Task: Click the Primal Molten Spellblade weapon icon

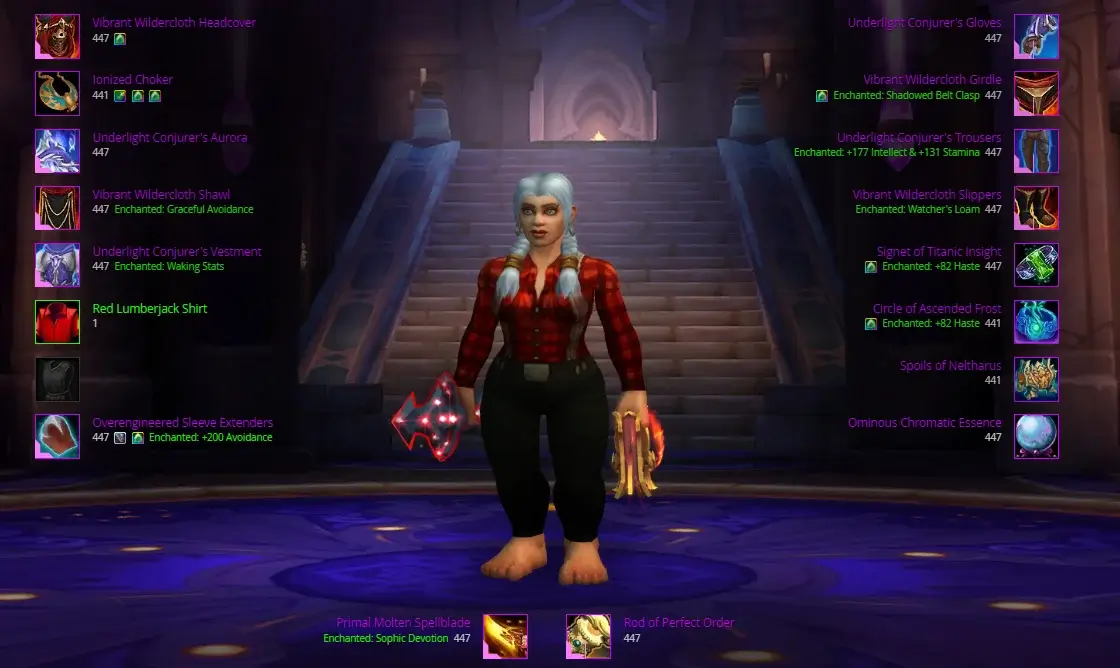Action: pos(505,636)
